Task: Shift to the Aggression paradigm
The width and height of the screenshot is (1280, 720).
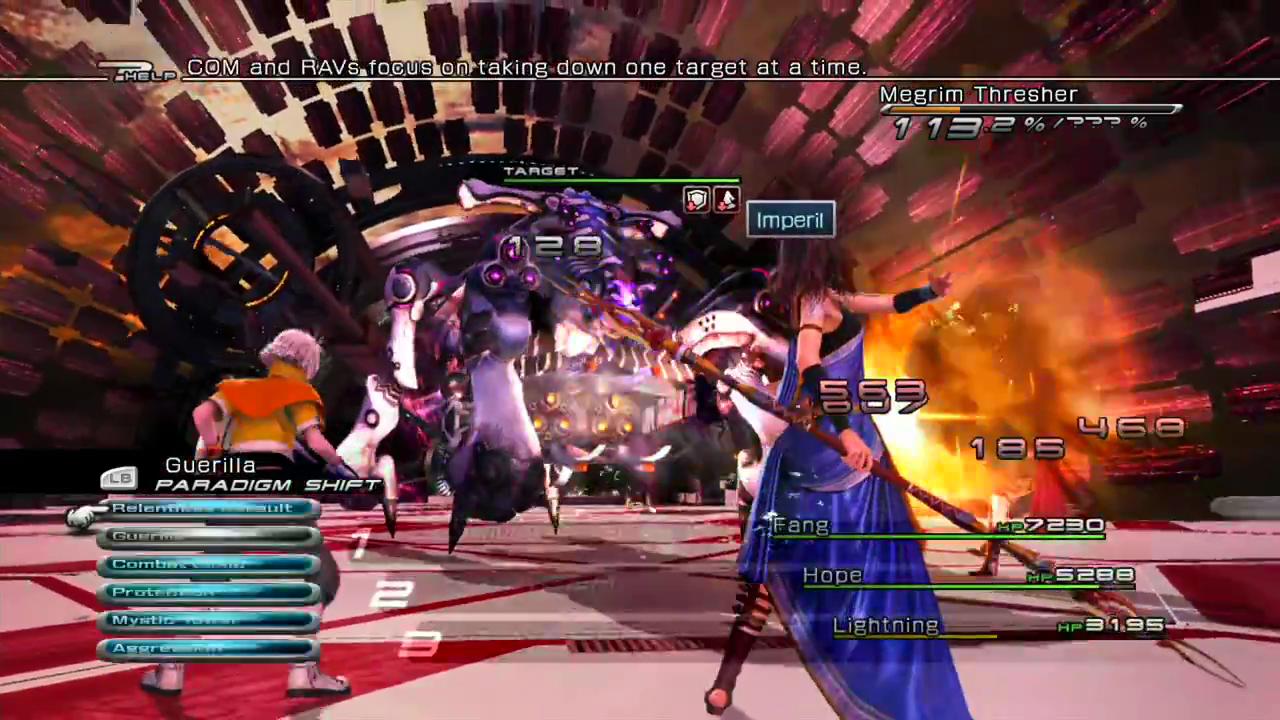Action: pos(208,649)
